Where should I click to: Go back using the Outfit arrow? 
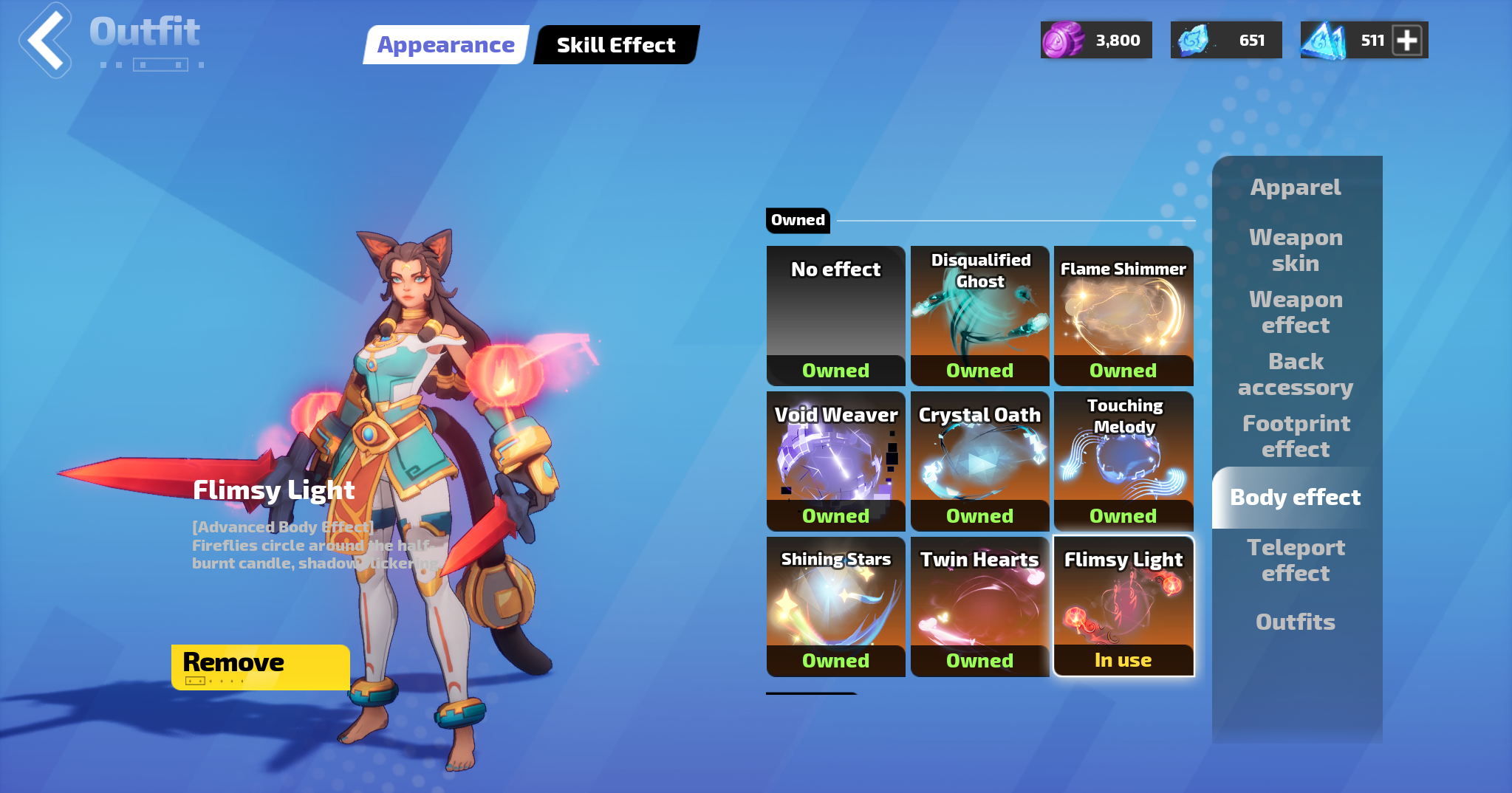(x=46, y=41)
